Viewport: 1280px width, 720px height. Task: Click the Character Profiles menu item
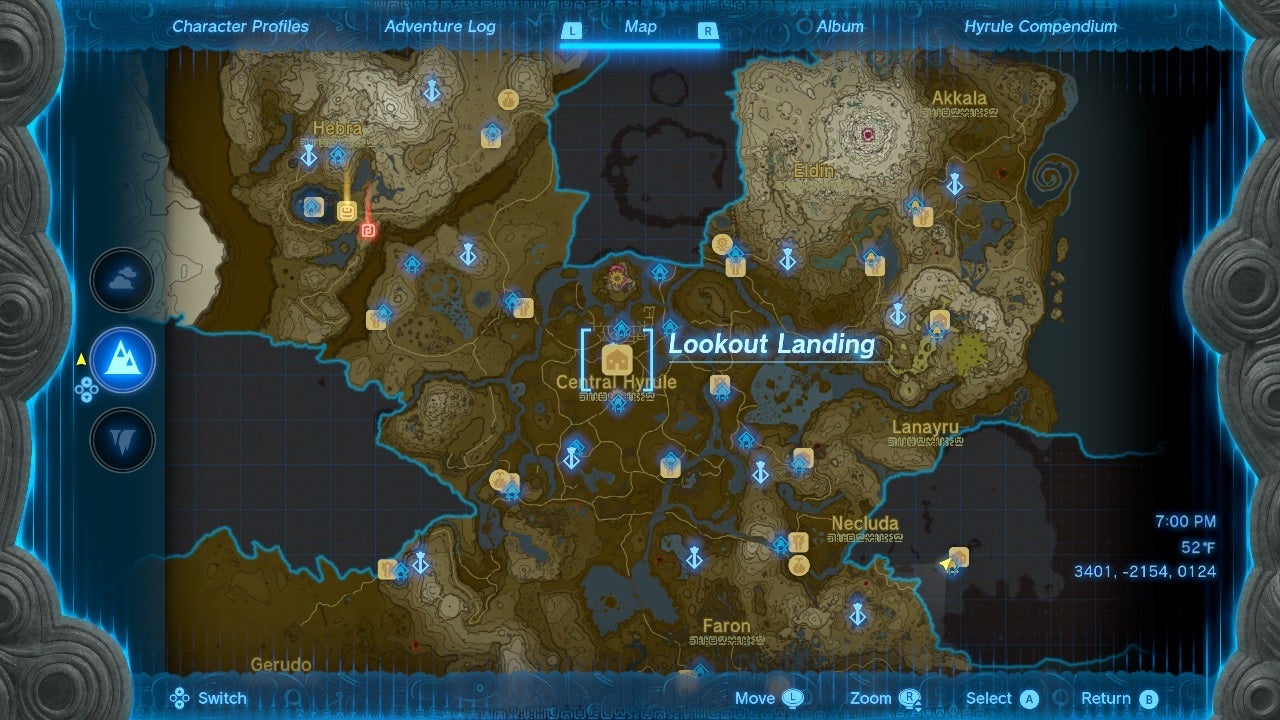click(x=239, y=26)
